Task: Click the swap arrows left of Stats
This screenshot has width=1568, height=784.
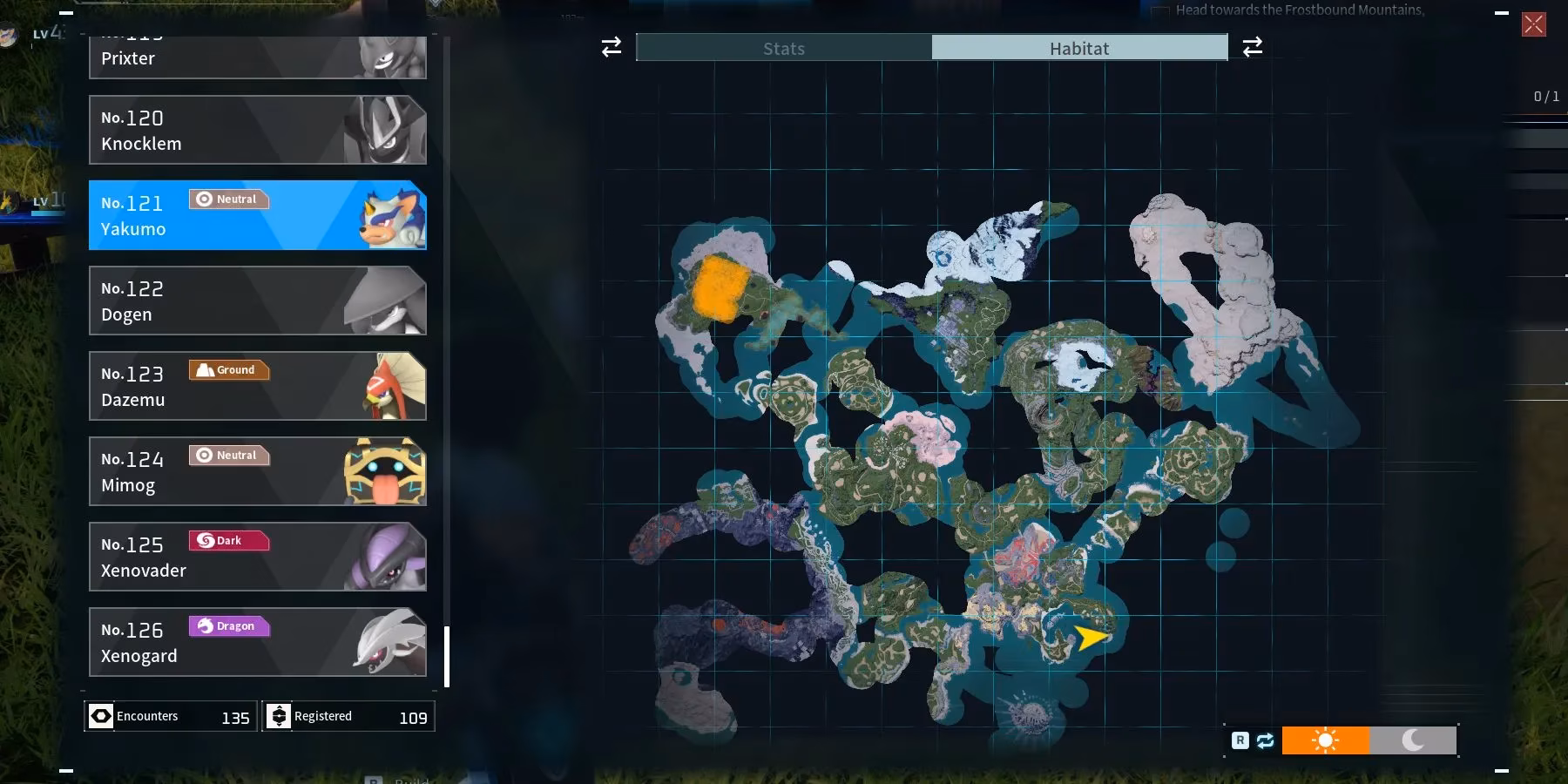Action: (x=612, y=47)
